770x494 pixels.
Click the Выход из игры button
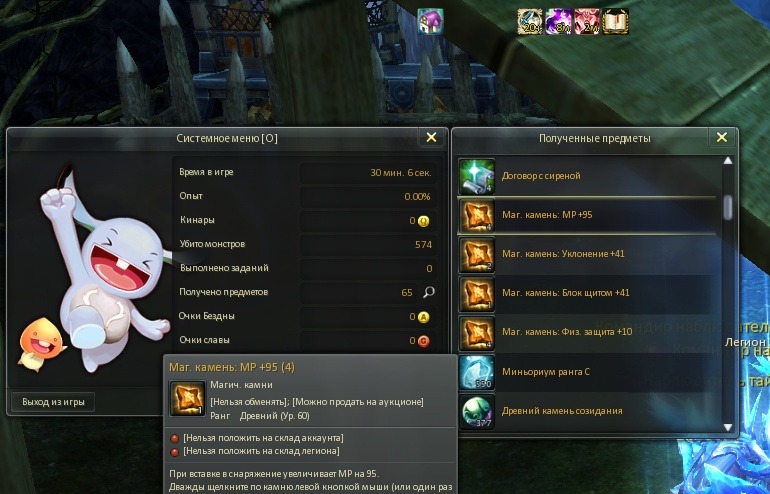pyautogui.click(x=53, y=402)
